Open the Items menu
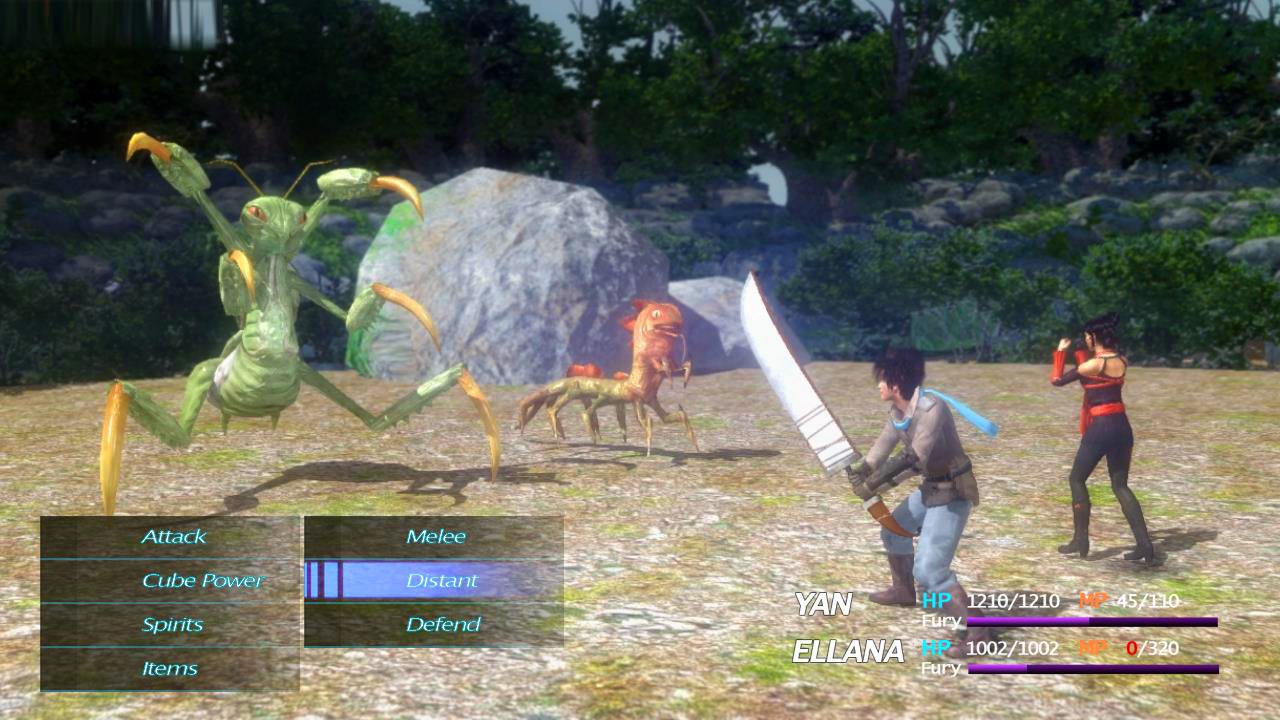The width and height of the screenshot is (1280, 720). point(170,669)
